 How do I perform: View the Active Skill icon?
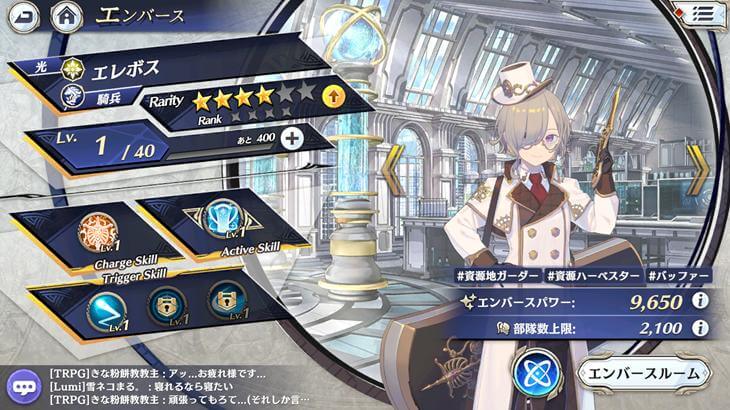[217, 217]
